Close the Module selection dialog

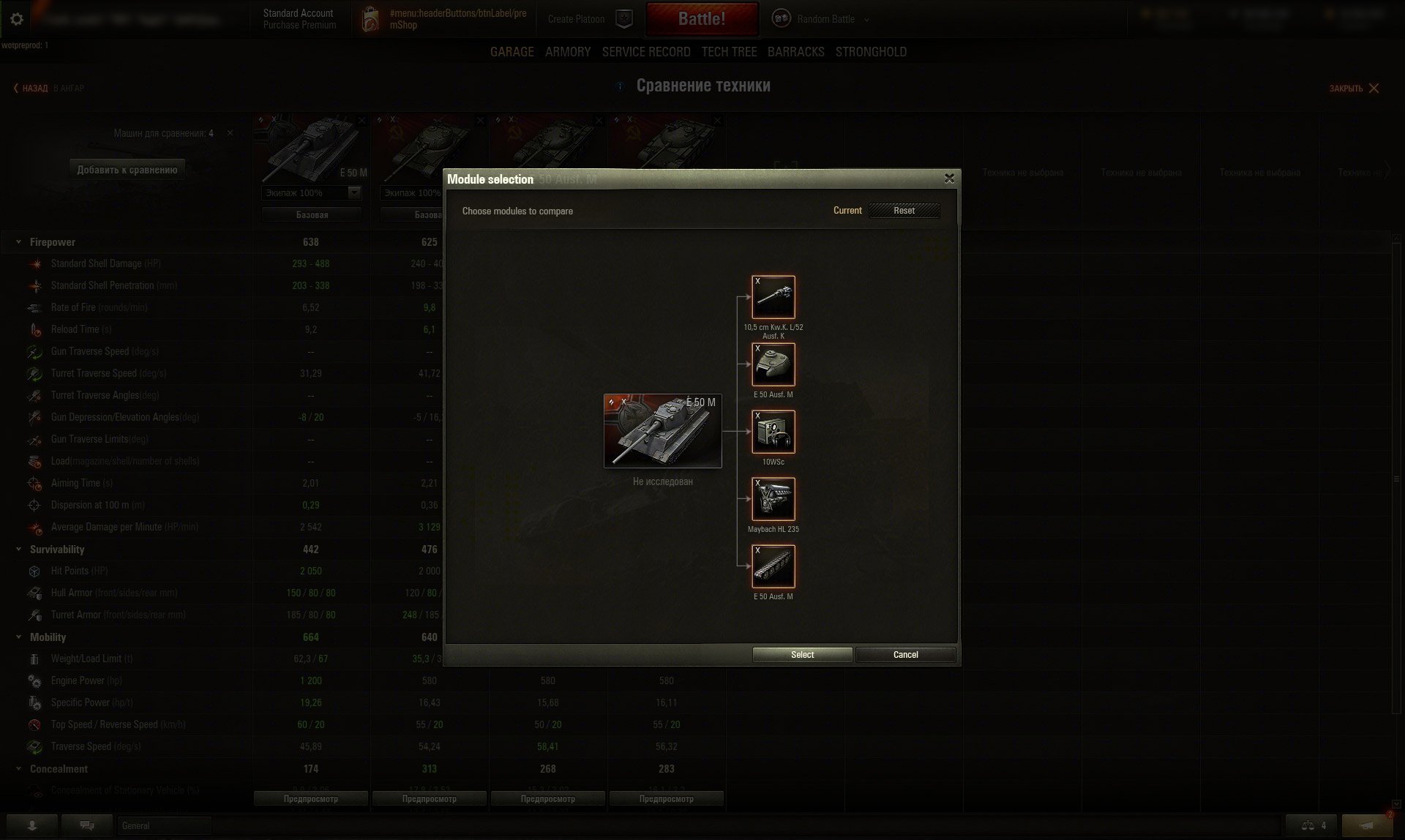click(x=949, y=179)
